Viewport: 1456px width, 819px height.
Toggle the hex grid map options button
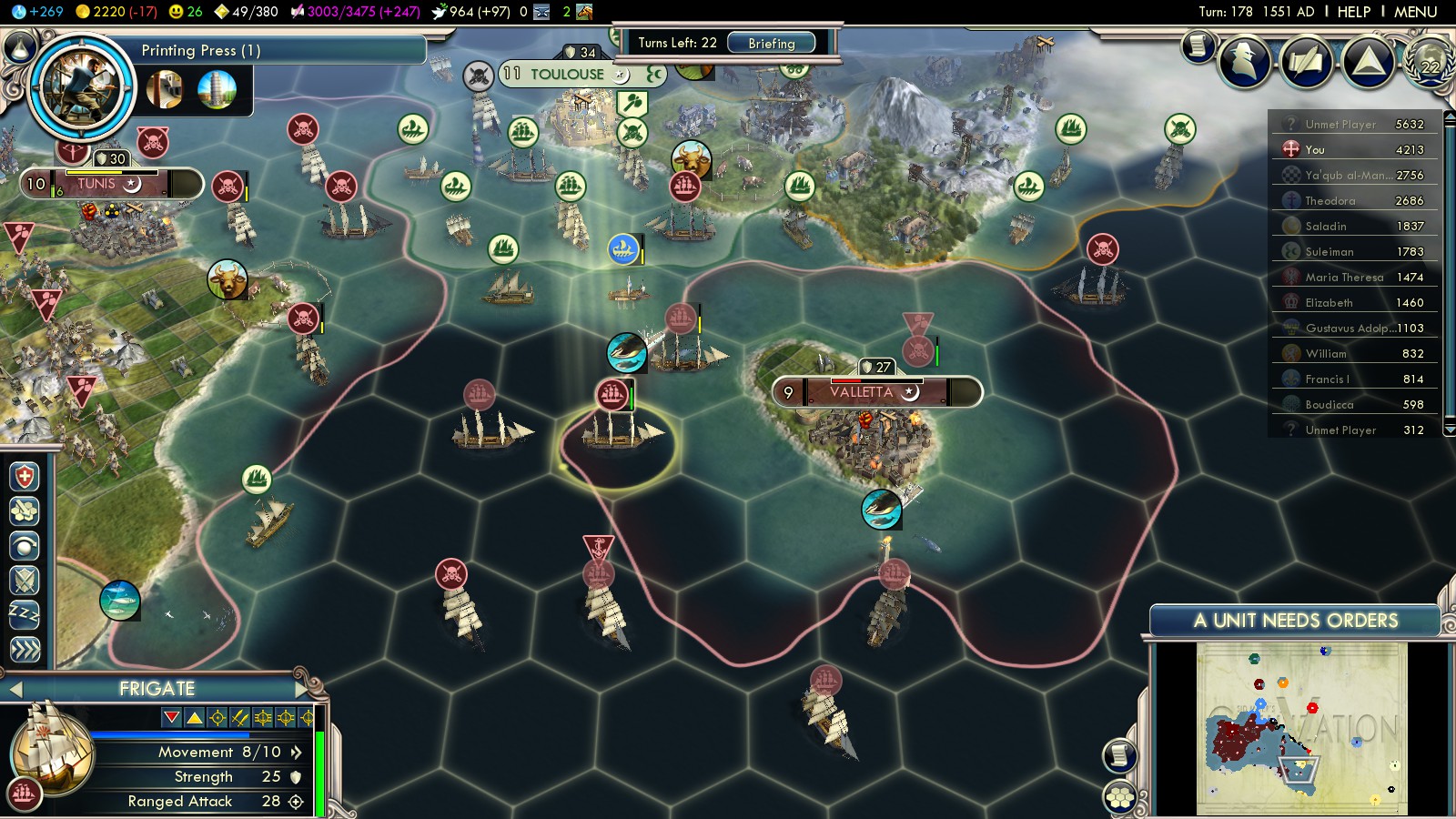coord(1120,798)
